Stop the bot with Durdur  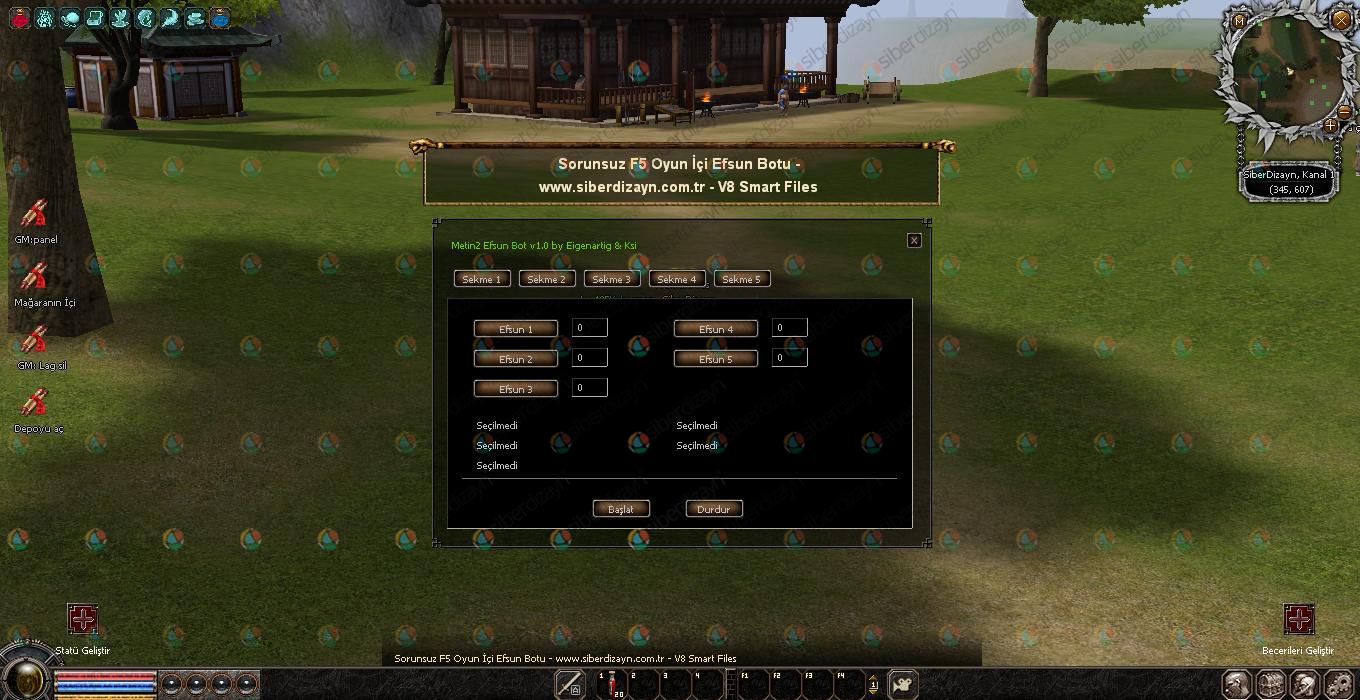[x=713, y=509]
